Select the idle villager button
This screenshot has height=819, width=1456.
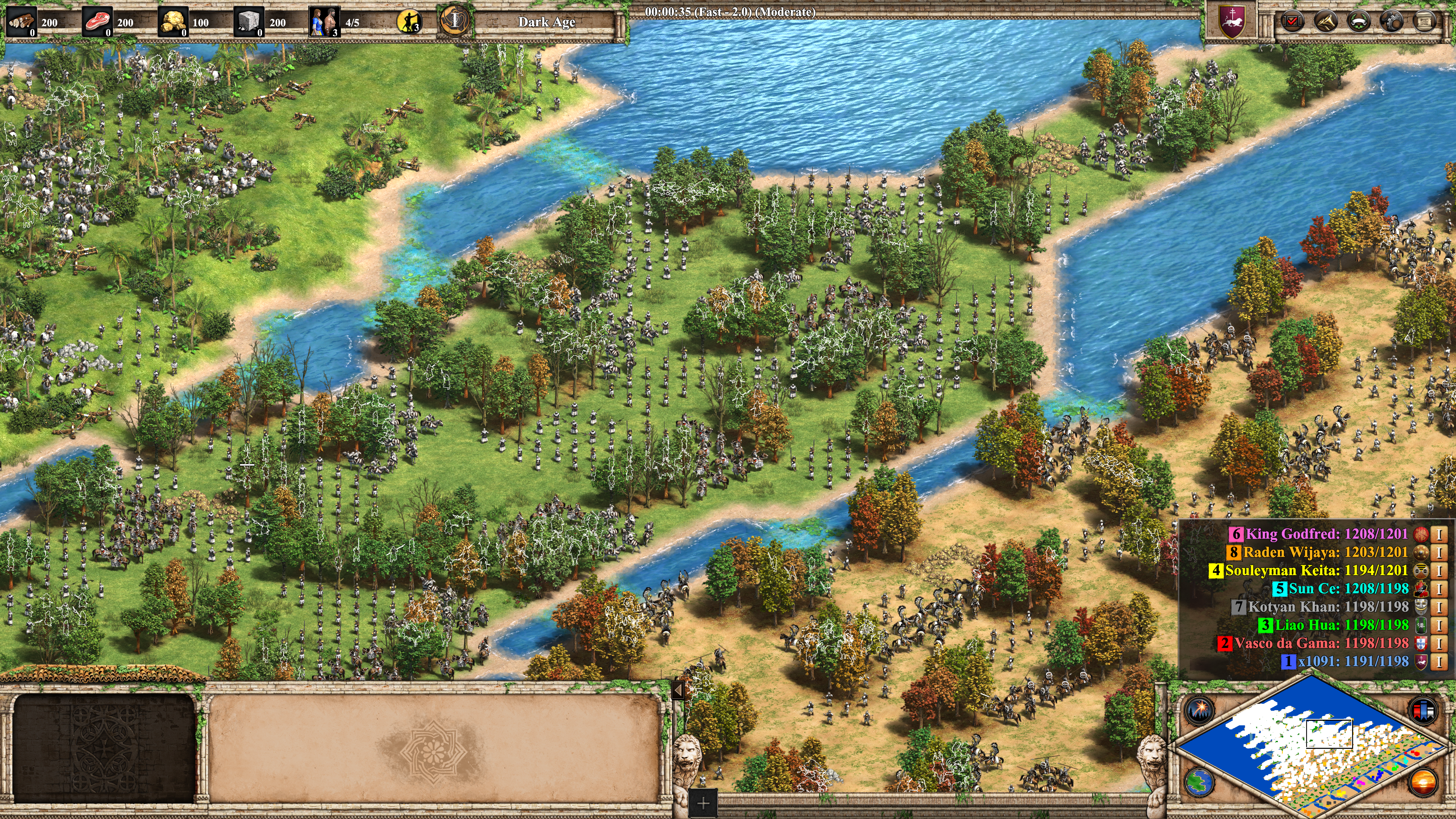(409, 22)
